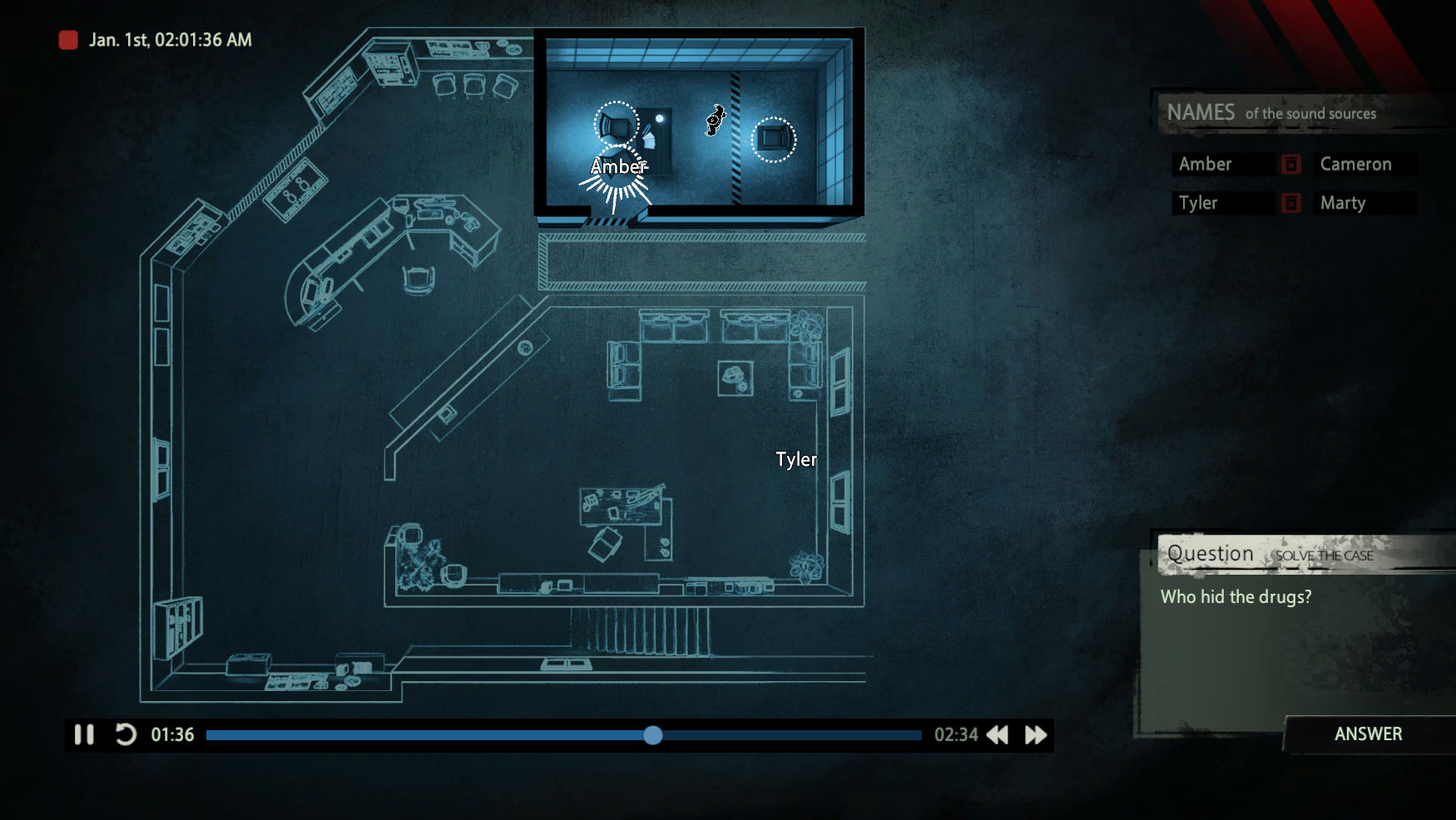
Task: Restart the recording from the beginning
Action: coord(126,735)
